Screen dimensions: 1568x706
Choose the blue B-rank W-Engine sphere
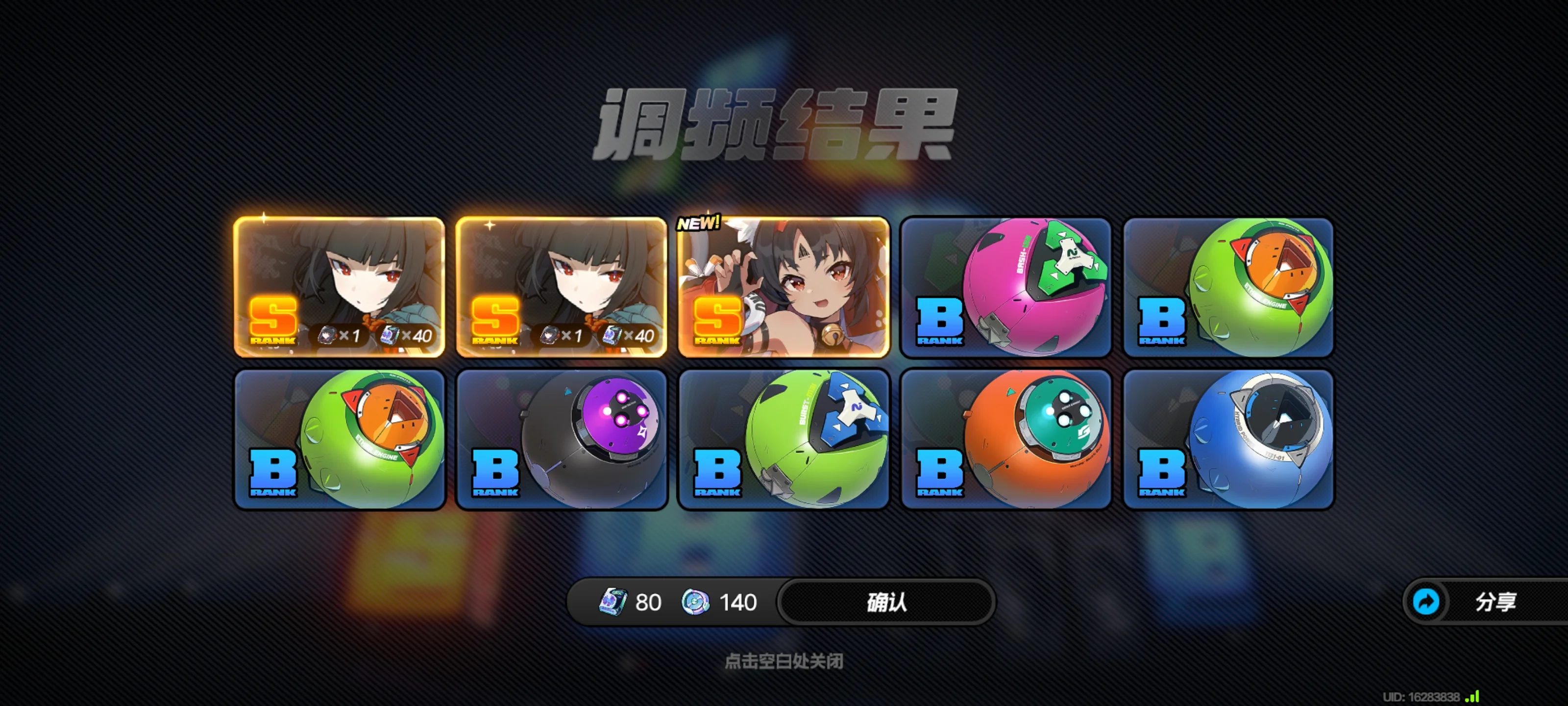[x=1228, y=439]
